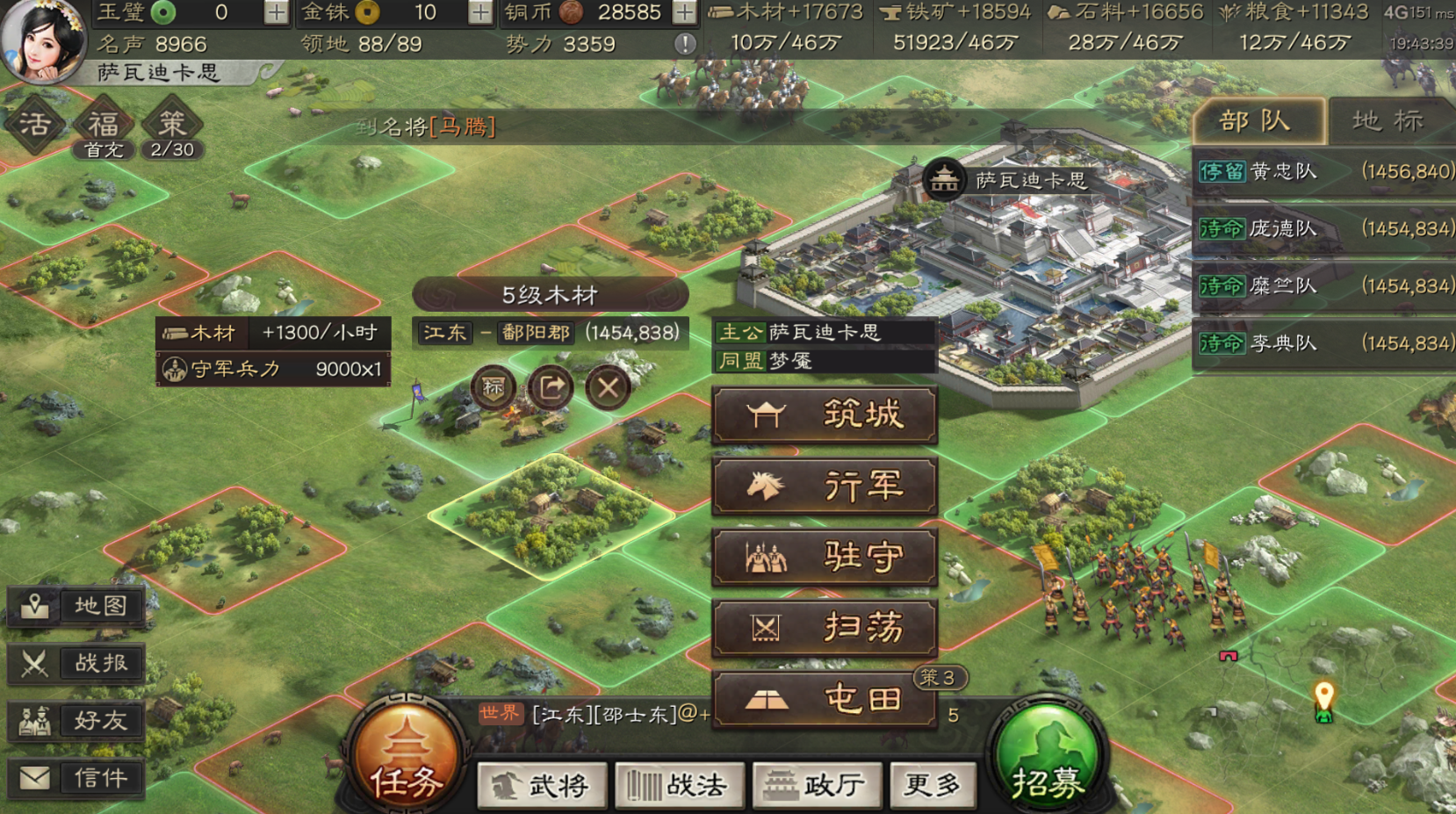Open the 政厅 government hall
Viewport: 1456px width, 814px height.
click(817, 787)
